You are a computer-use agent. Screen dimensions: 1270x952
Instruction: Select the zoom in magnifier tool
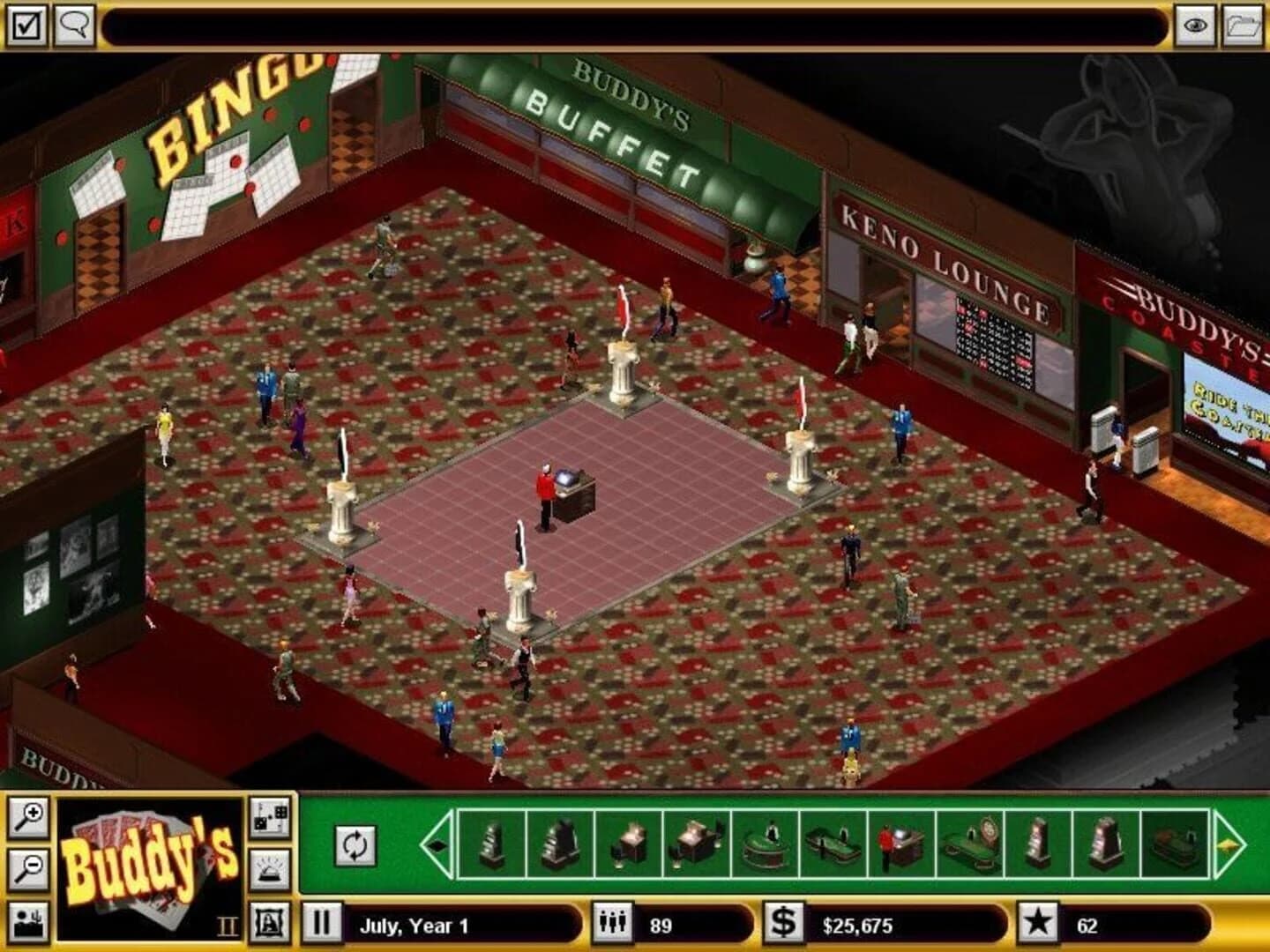(28, 818)
